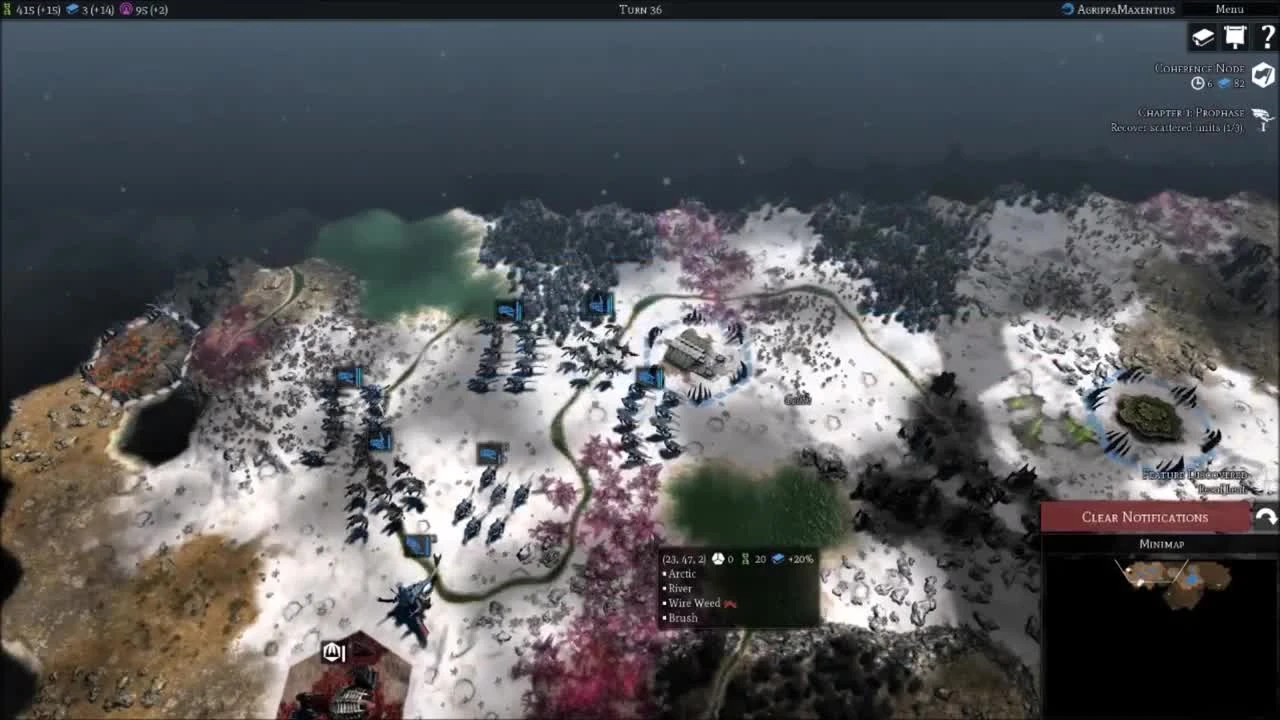Click the gold resource icon top left
The width and height of the screenshot is (1280, 720).
[7, 9]
